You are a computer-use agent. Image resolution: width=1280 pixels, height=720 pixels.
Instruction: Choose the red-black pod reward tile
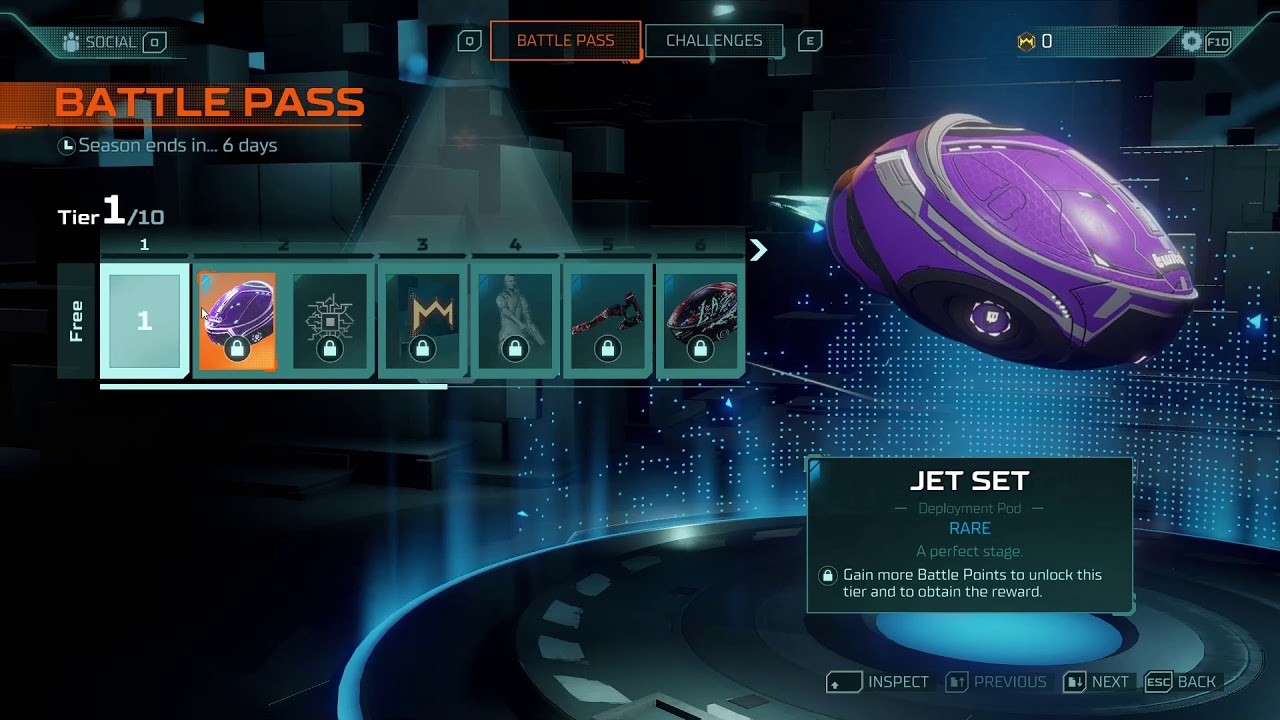(700, 320)
